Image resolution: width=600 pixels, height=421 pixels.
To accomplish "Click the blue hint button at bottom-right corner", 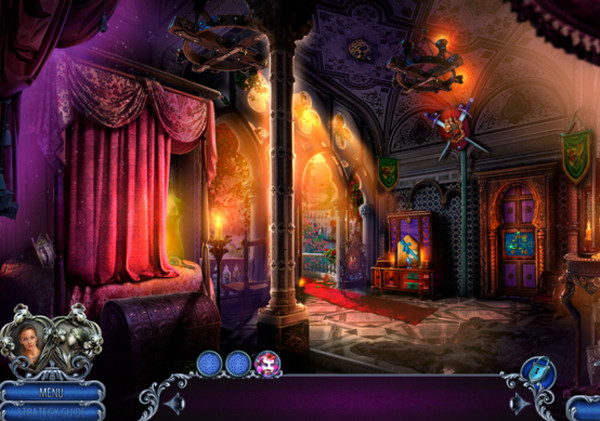I will 586,408.
